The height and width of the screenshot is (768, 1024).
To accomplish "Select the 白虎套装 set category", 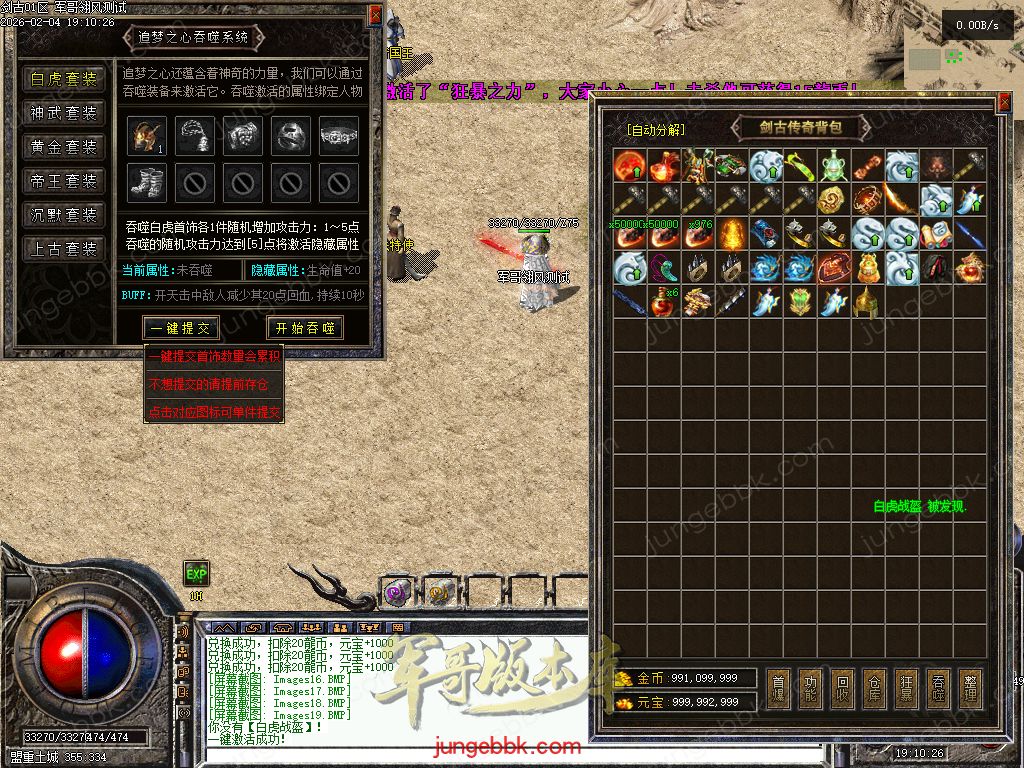I will (x=64, y=80).
